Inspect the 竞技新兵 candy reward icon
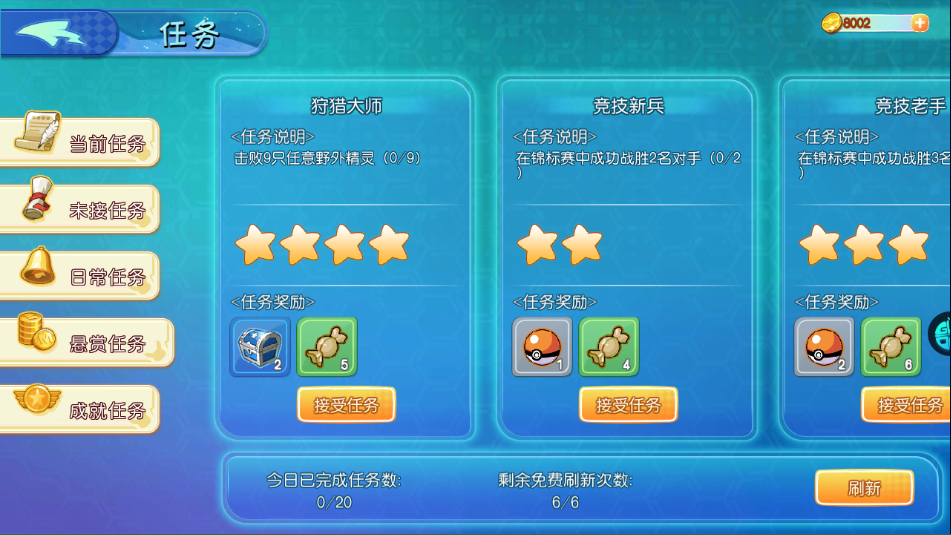Screen dimensions: 951x535 pos(609,347)
